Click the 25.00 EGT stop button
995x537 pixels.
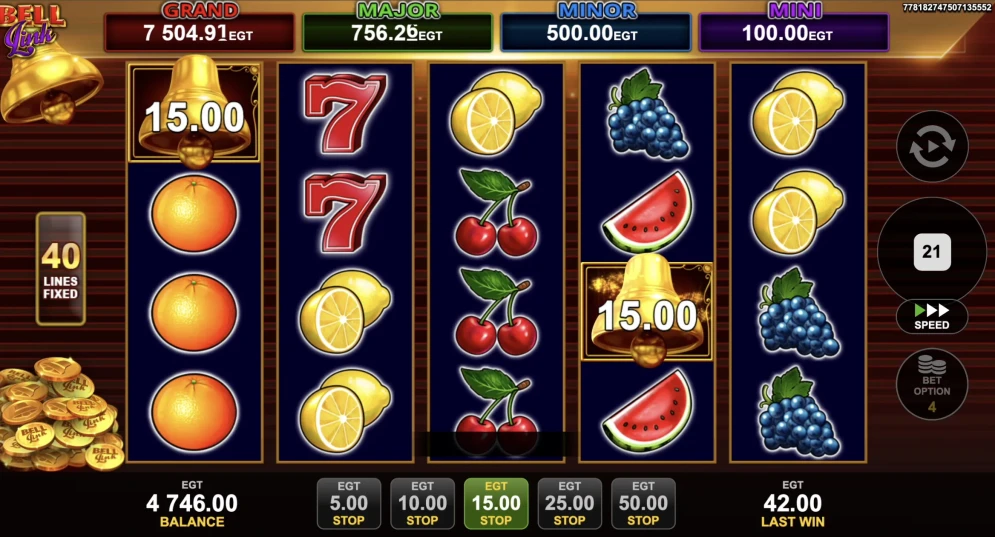coord(569,503)
